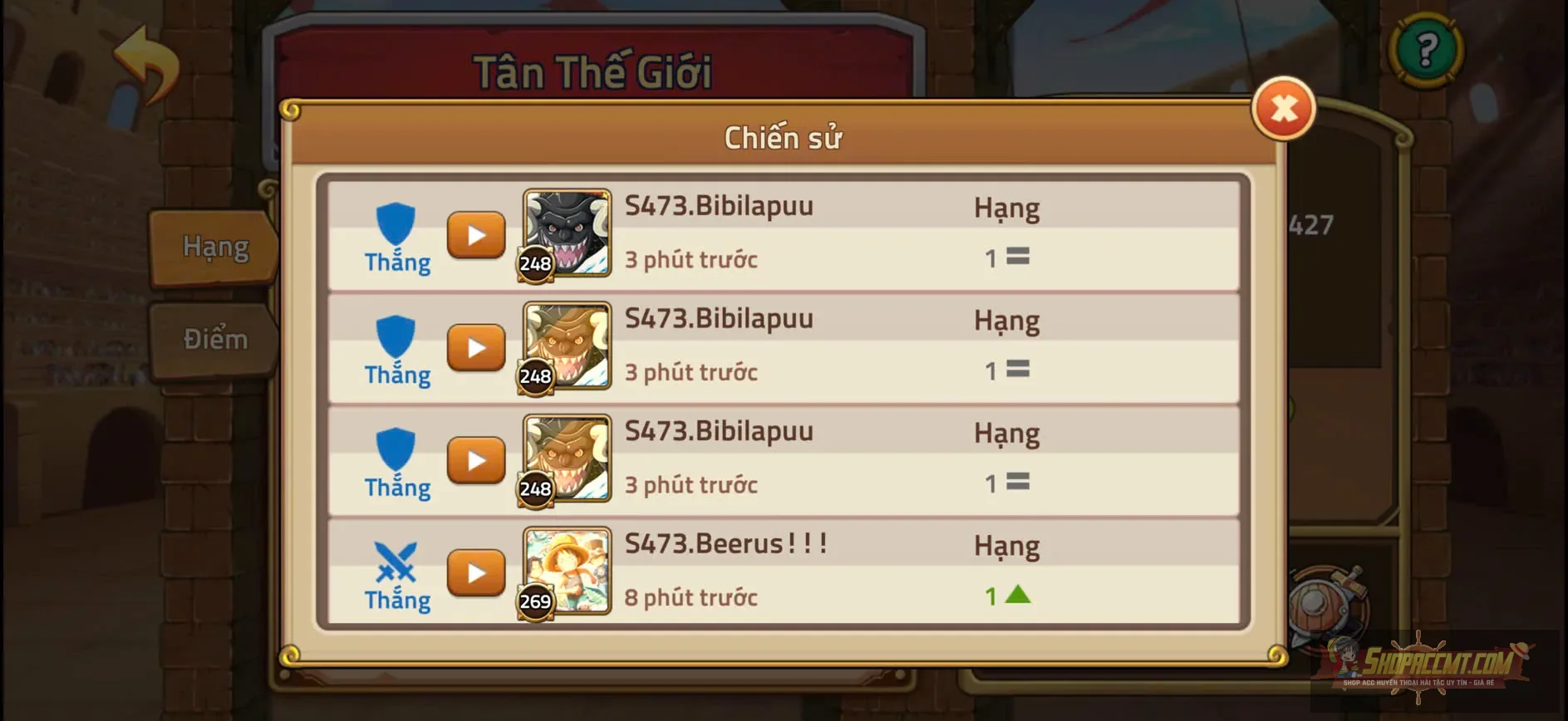Close the Chiến sử battle history window
The height and width of the screenshot is (721, 1568).
click(x=1282, y=109)
